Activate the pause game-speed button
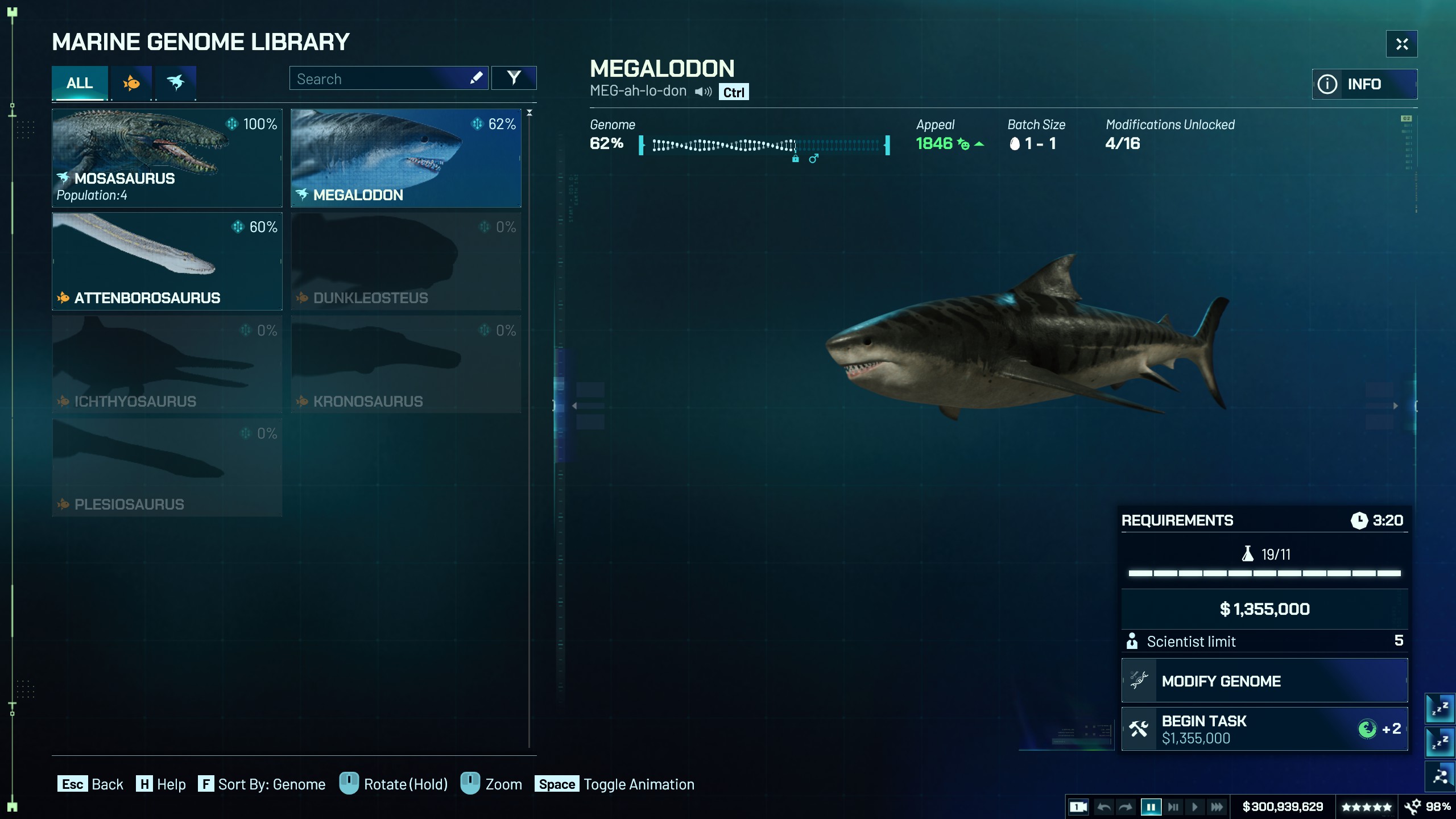 coord(1151,806)
